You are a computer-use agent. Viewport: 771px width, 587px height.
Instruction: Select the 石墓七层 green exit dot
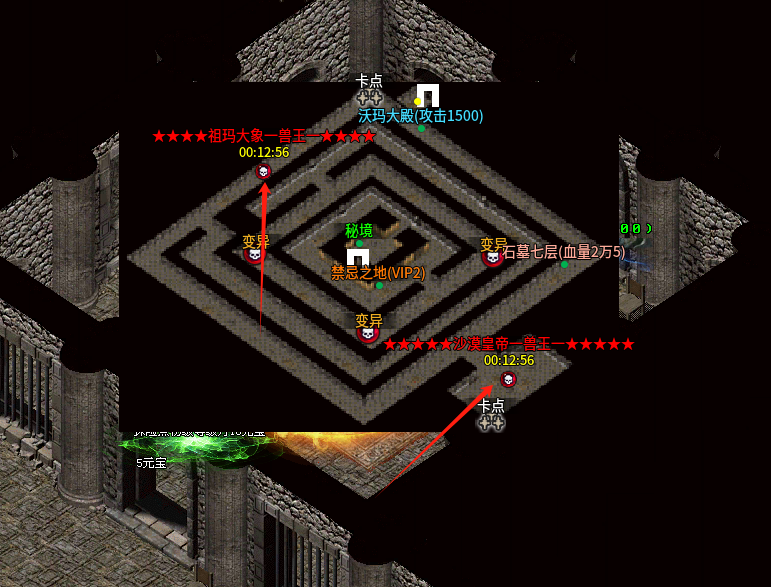(x=564, y=264)
